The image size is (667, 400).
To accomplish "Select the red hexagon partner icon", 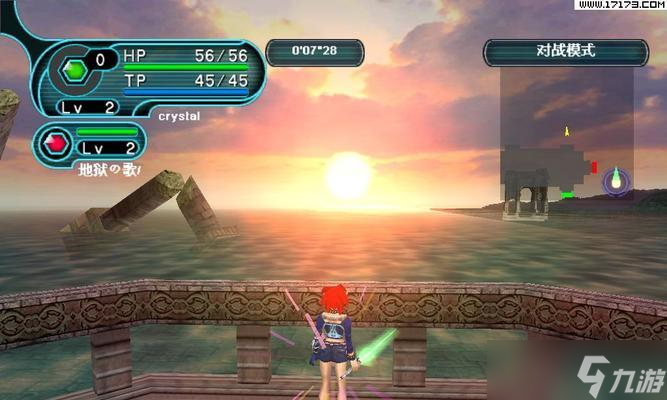I will [53, 145].
